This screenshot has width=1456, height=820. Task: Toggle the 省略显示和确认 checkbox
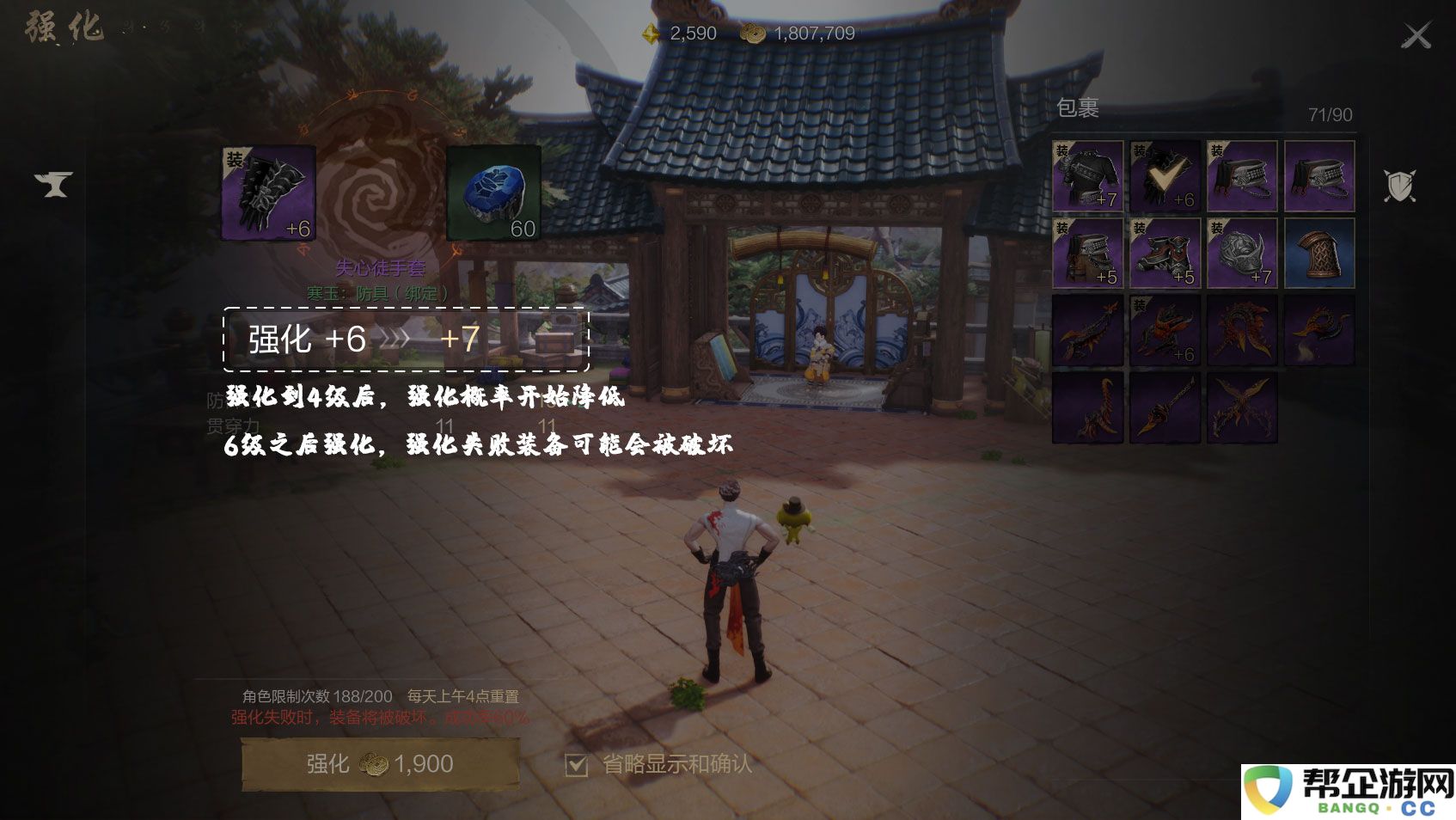click(577, 764)
